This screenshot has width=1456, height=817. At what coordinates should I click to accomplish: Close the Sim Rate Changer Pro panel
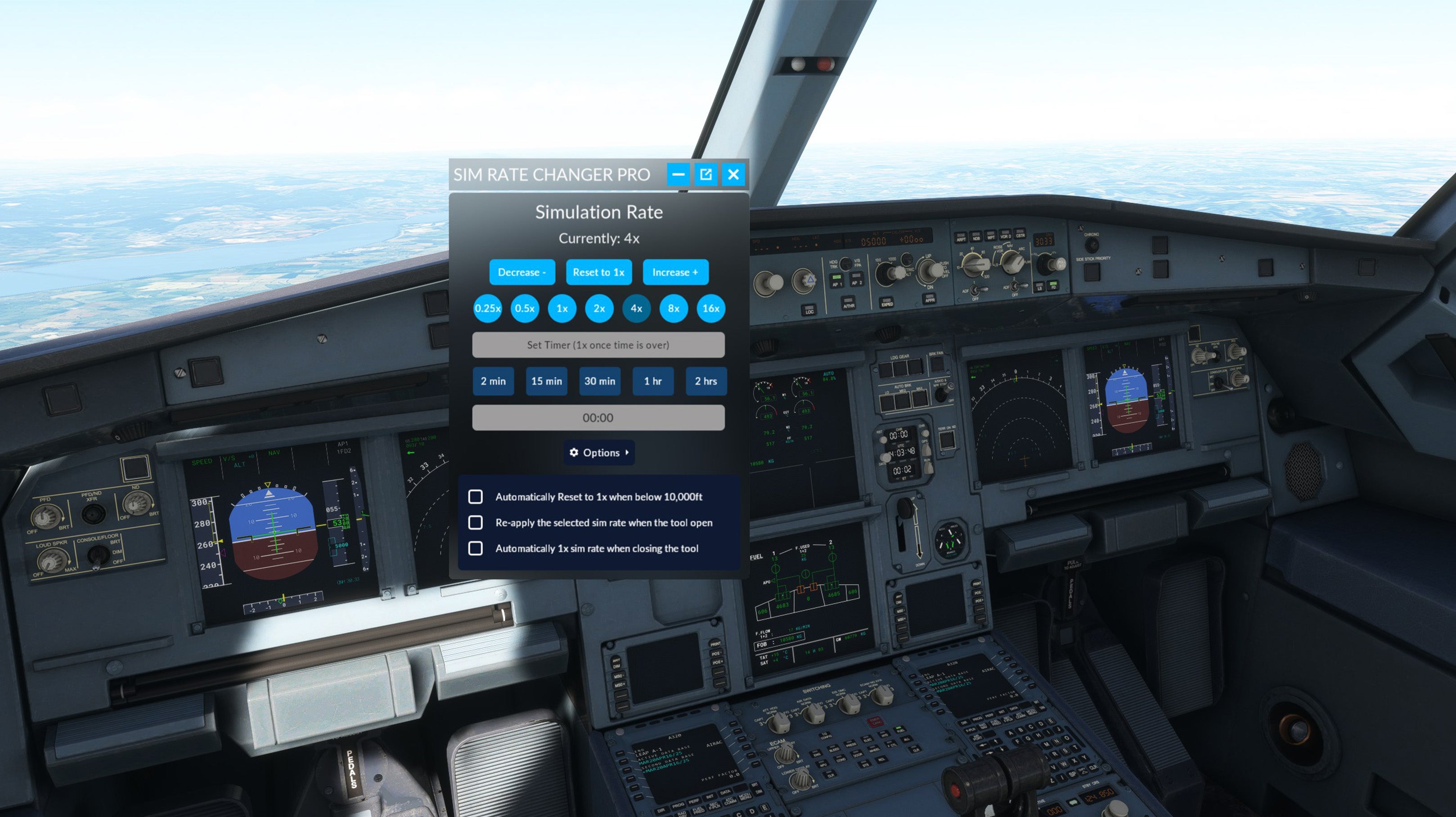[733, 175]
